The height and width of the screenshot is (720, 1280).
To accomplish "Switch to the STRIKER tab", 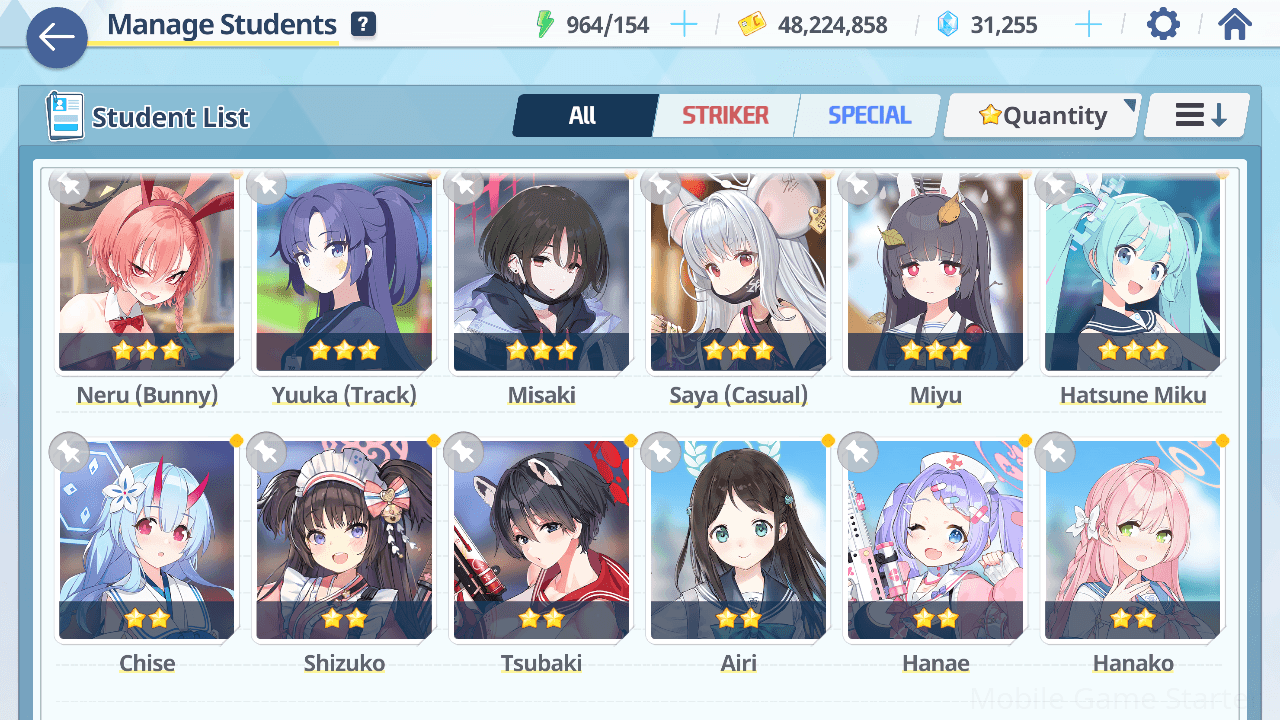I will pos(725,116).
